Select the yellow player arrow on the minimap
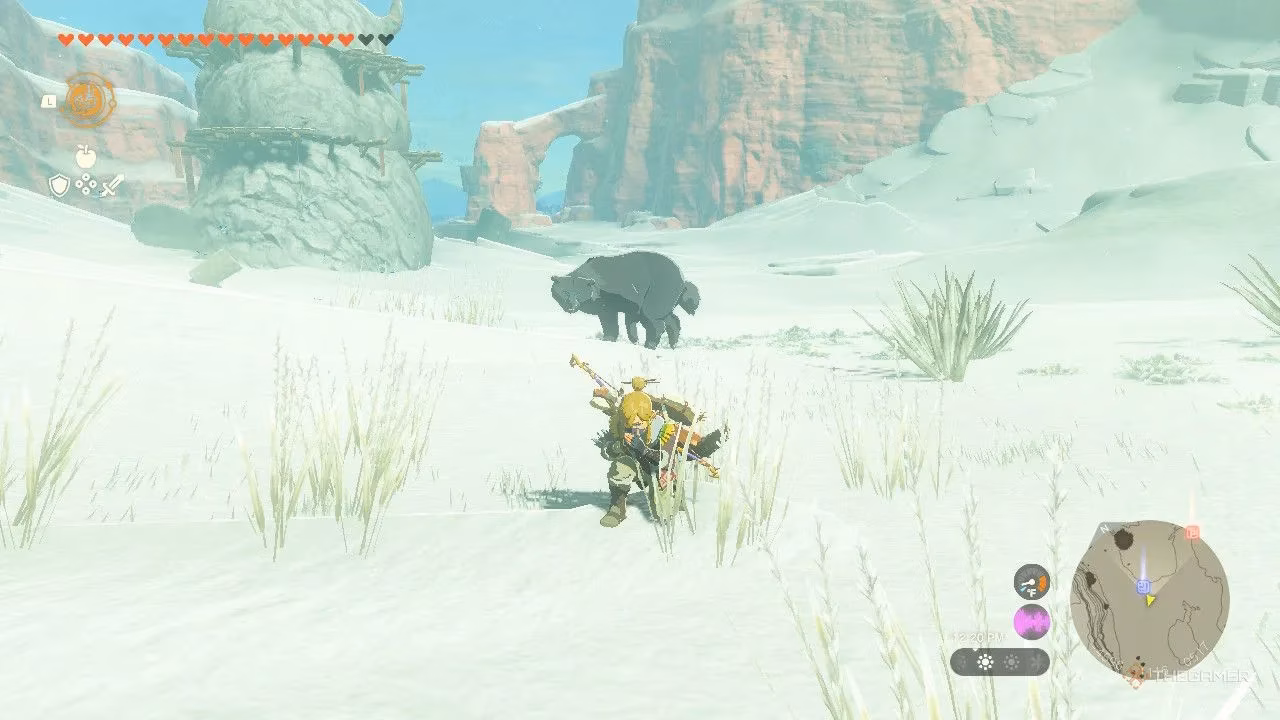Screen dimensions: 1280x720 [x=1150, y=599]
